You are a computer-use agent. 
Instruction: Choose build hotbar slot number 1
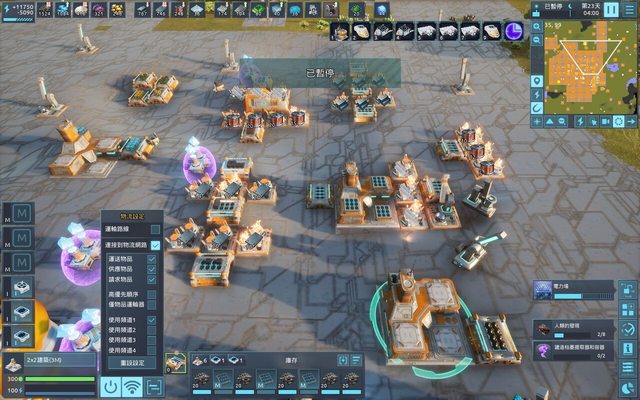pyautogui.click(x=340, y=31)
